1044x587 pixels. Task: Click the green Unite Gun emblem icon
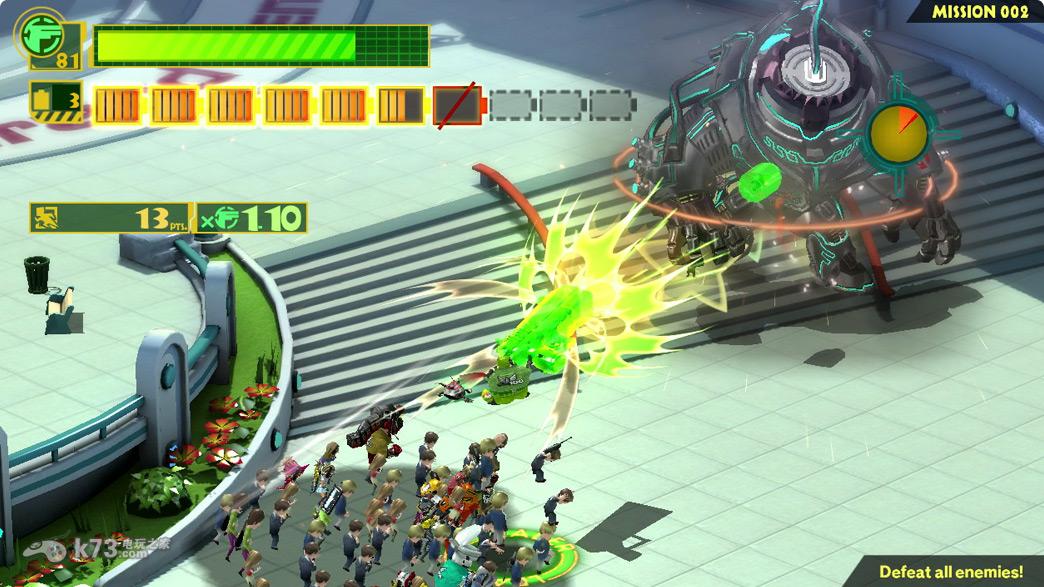[x=37, y=33]
